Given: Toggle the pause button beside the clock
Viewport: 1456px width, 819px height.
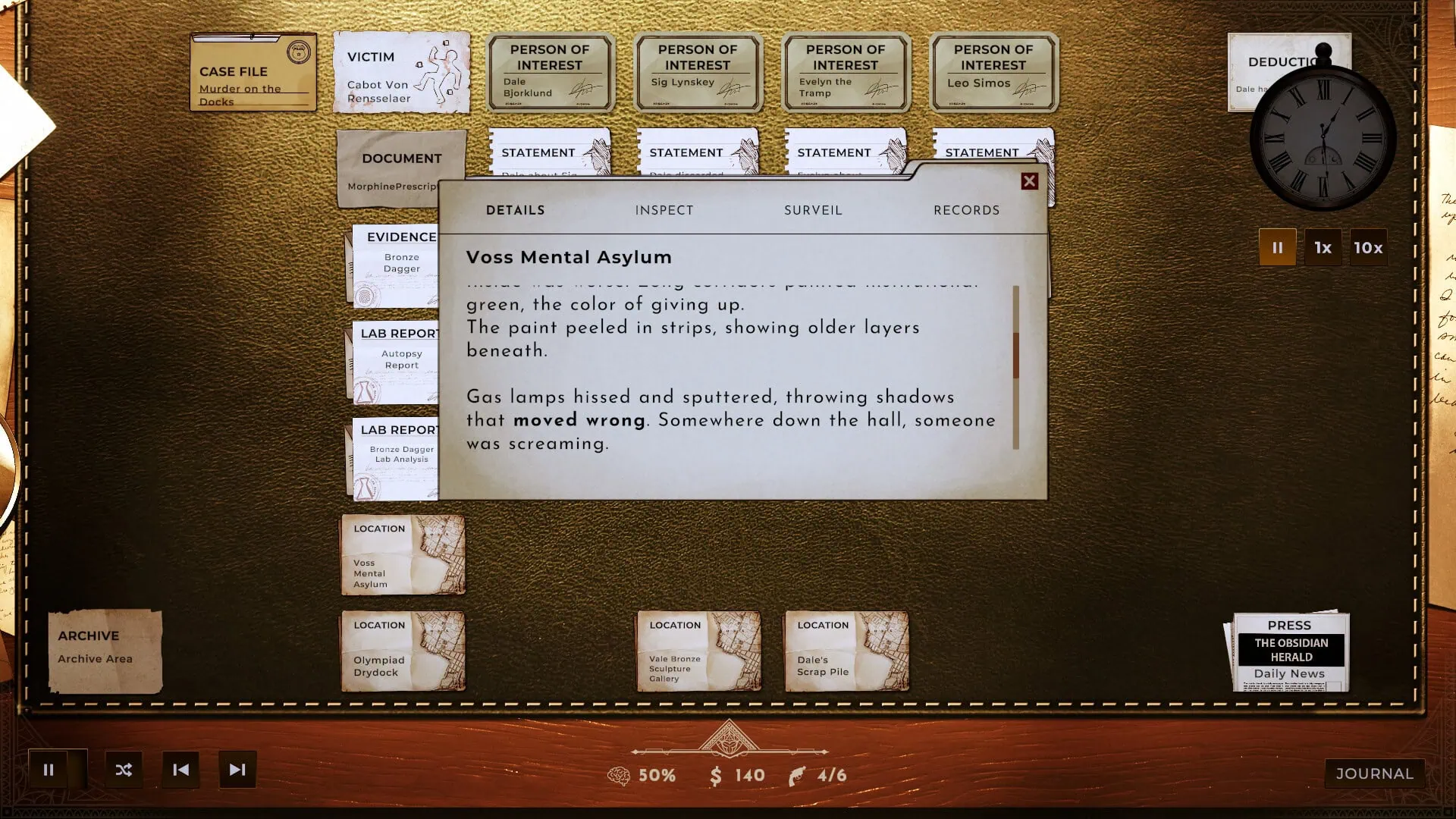Looking at the screenshot, I should coord(1278,247).
